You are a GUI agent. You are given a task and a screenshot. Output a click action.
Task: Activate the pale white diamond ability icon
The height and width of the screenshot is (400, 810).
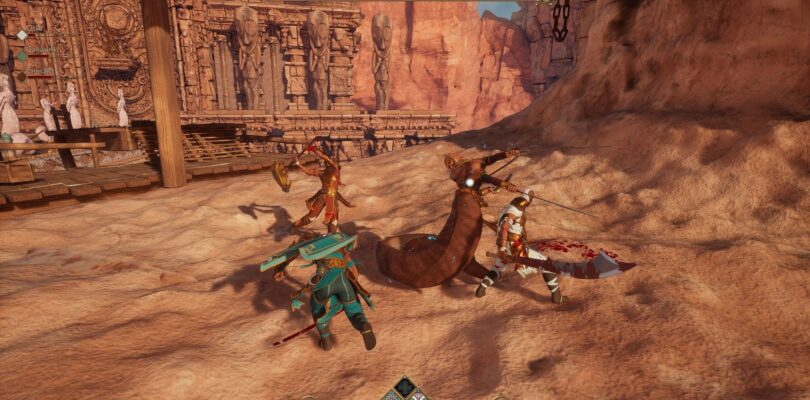(x=418, y=396)
